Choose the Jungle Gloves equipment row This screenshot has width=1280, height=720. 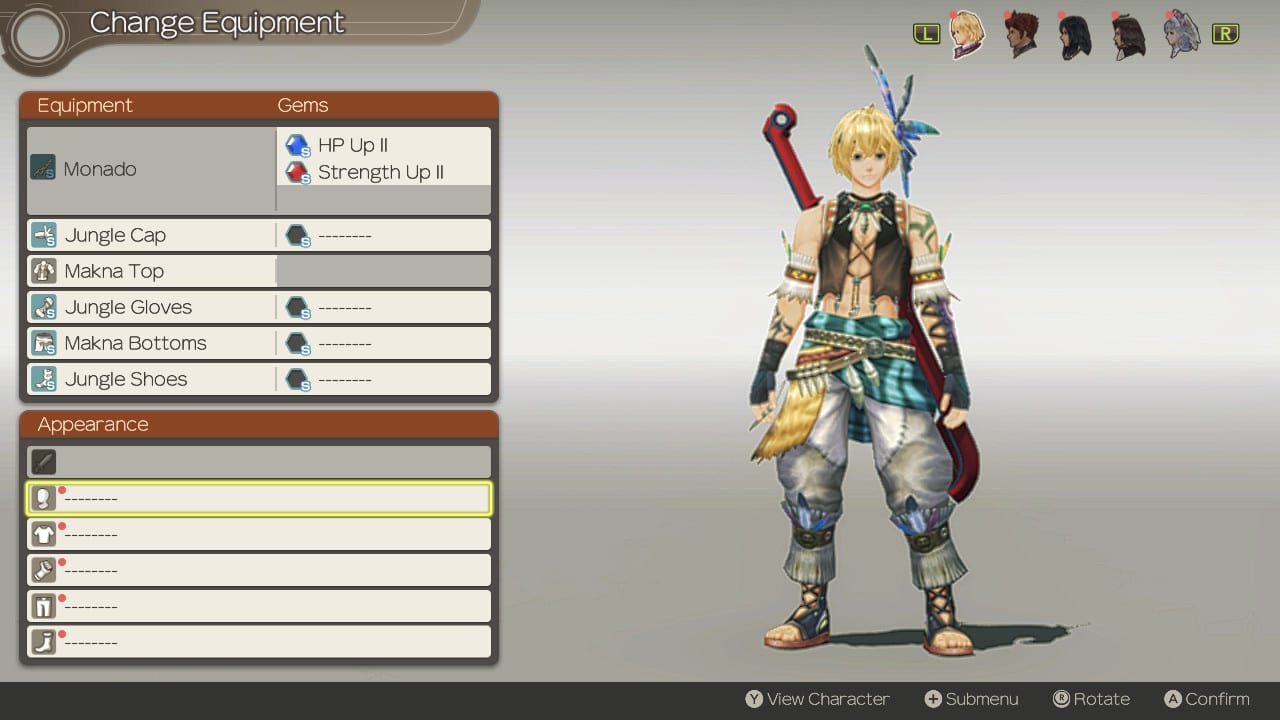(x=150, y=307)
